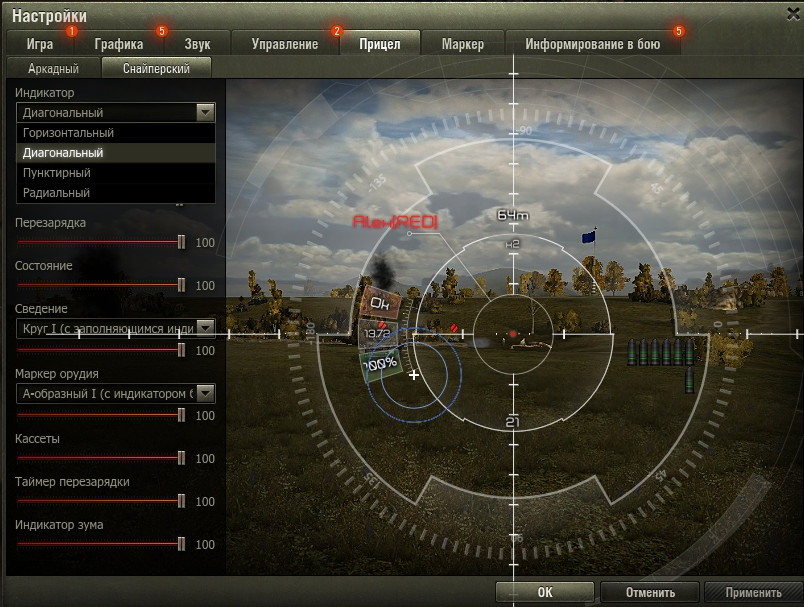Adjust the Перезарядка opacity slider
The height and width of the screenshot is (607, 804).
coord(181,242)
